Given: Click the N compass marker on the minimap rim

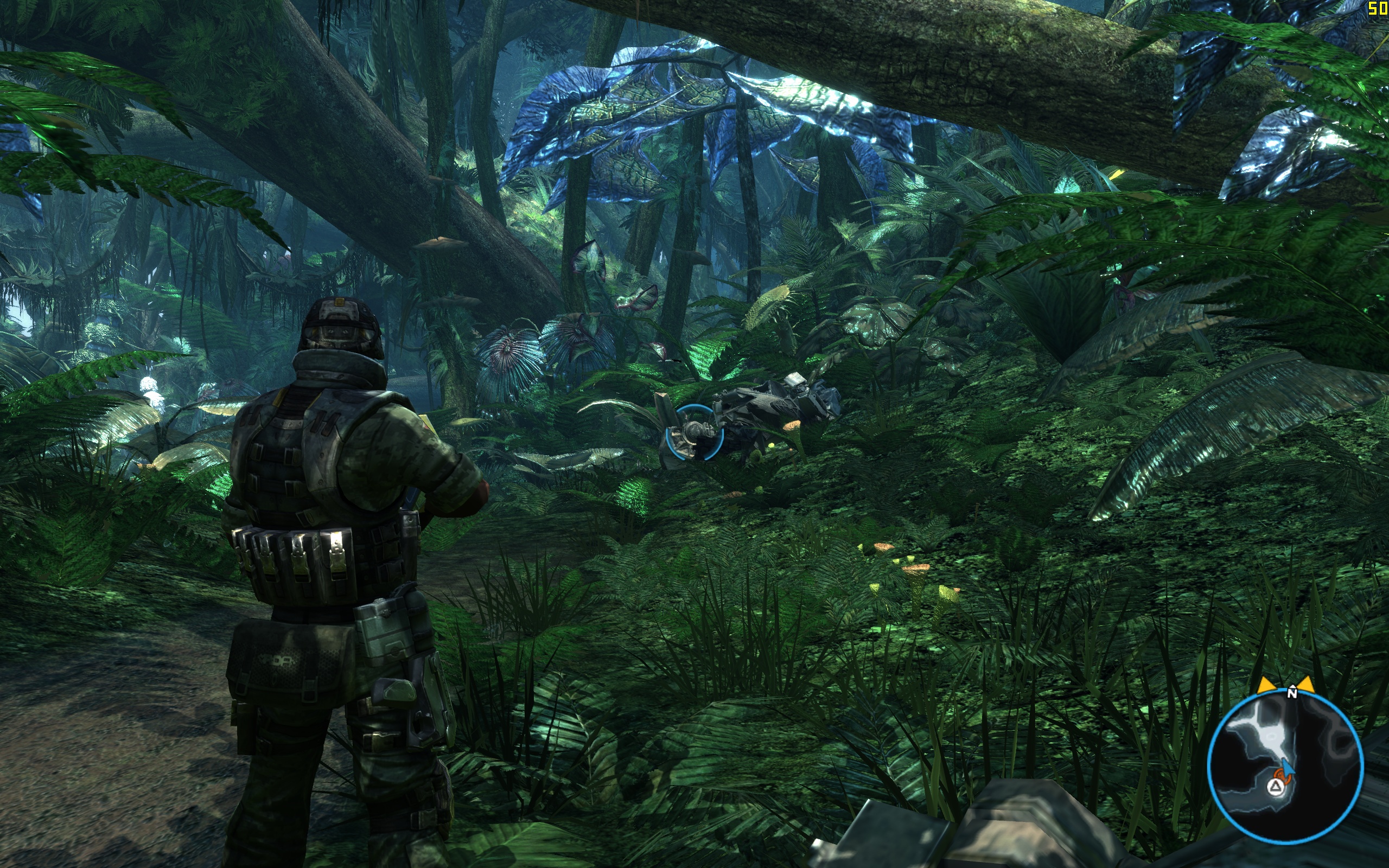Looking at the screenshot, I should point(1292,693).
